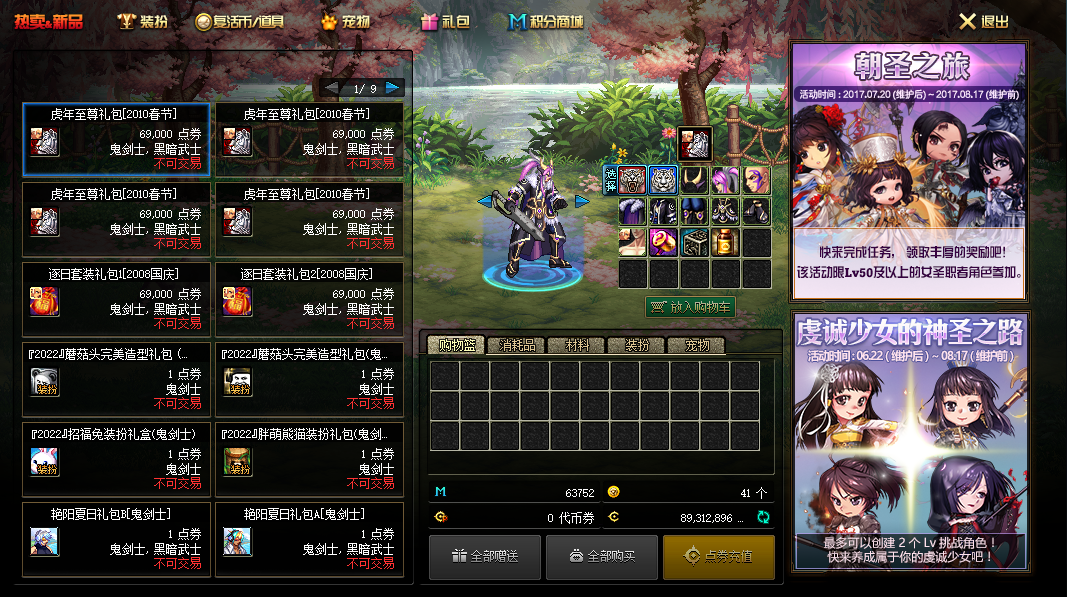Select 逐日套装礼包2[2008国庆] item
Image resolution: width=1067 pixels, height=597 pixels.
click(309, 297)
